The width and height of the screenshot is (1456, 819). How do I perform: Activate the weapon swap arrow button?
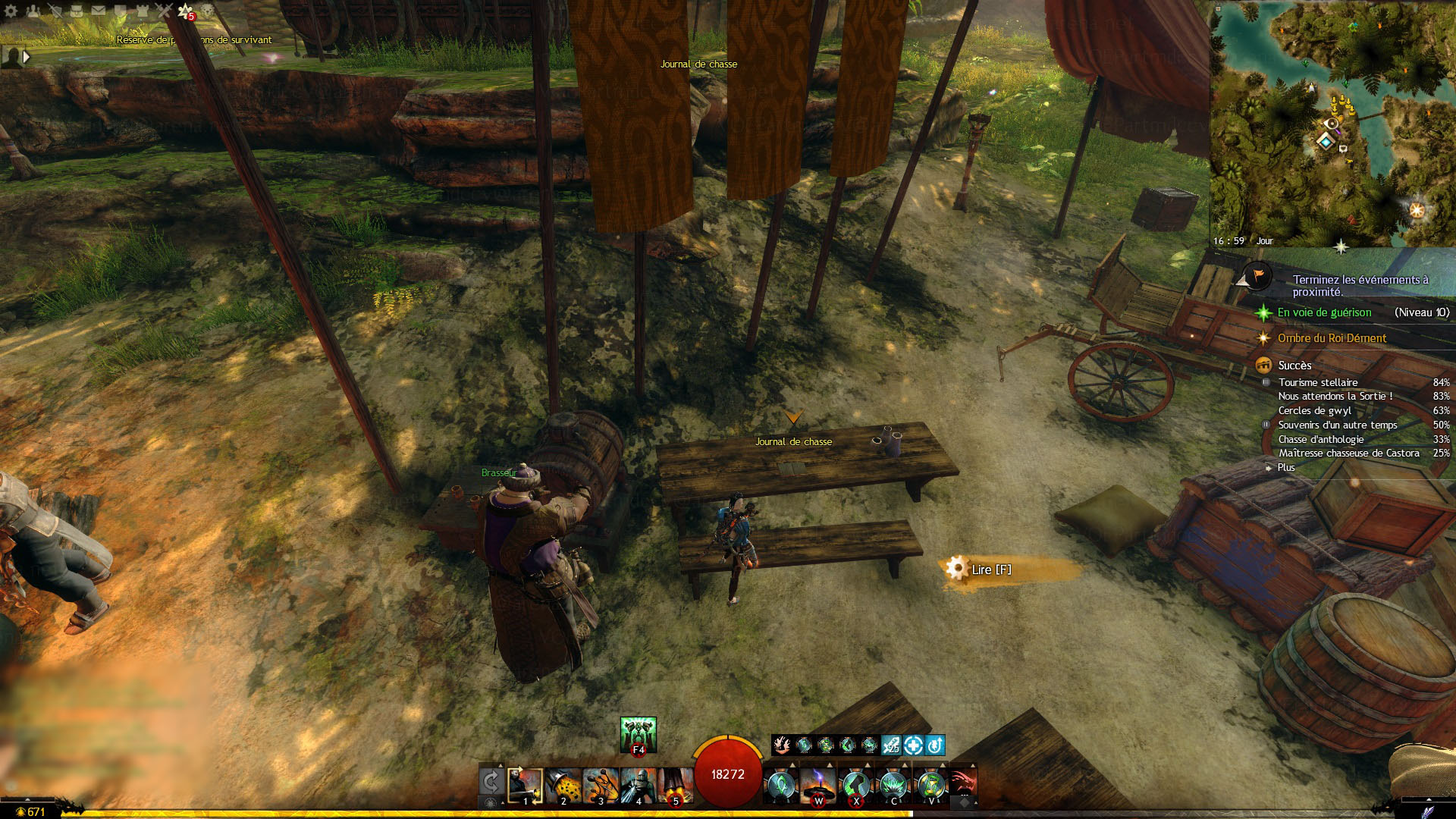point(491,783)
